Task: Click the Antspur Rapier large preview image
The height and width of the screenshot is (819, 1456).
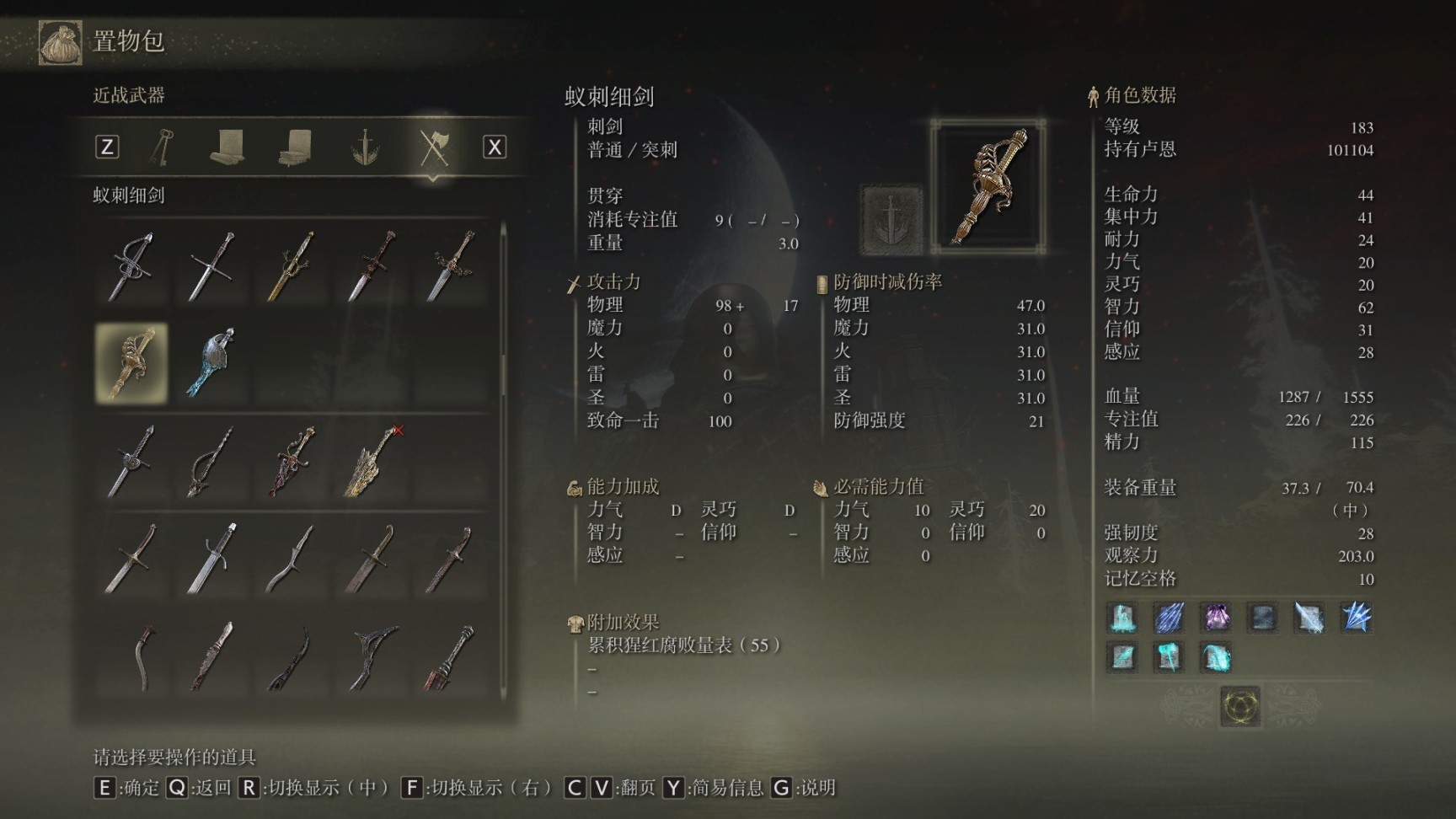Action: point(988,186)
